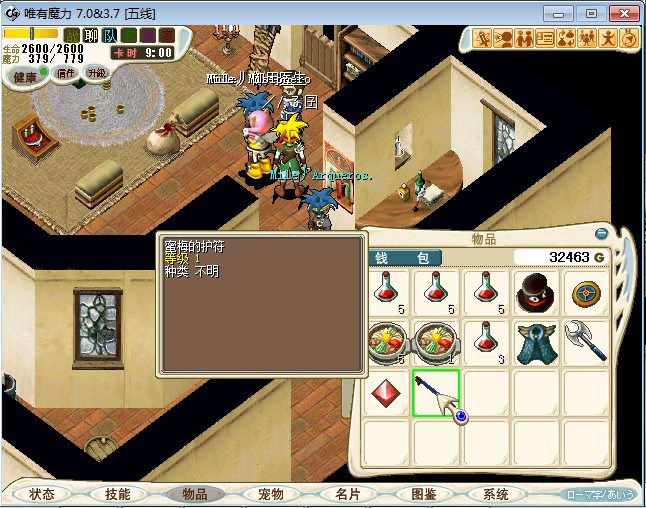
Task: Open the 技能 skills menu
Action: [x=117, y=494]
